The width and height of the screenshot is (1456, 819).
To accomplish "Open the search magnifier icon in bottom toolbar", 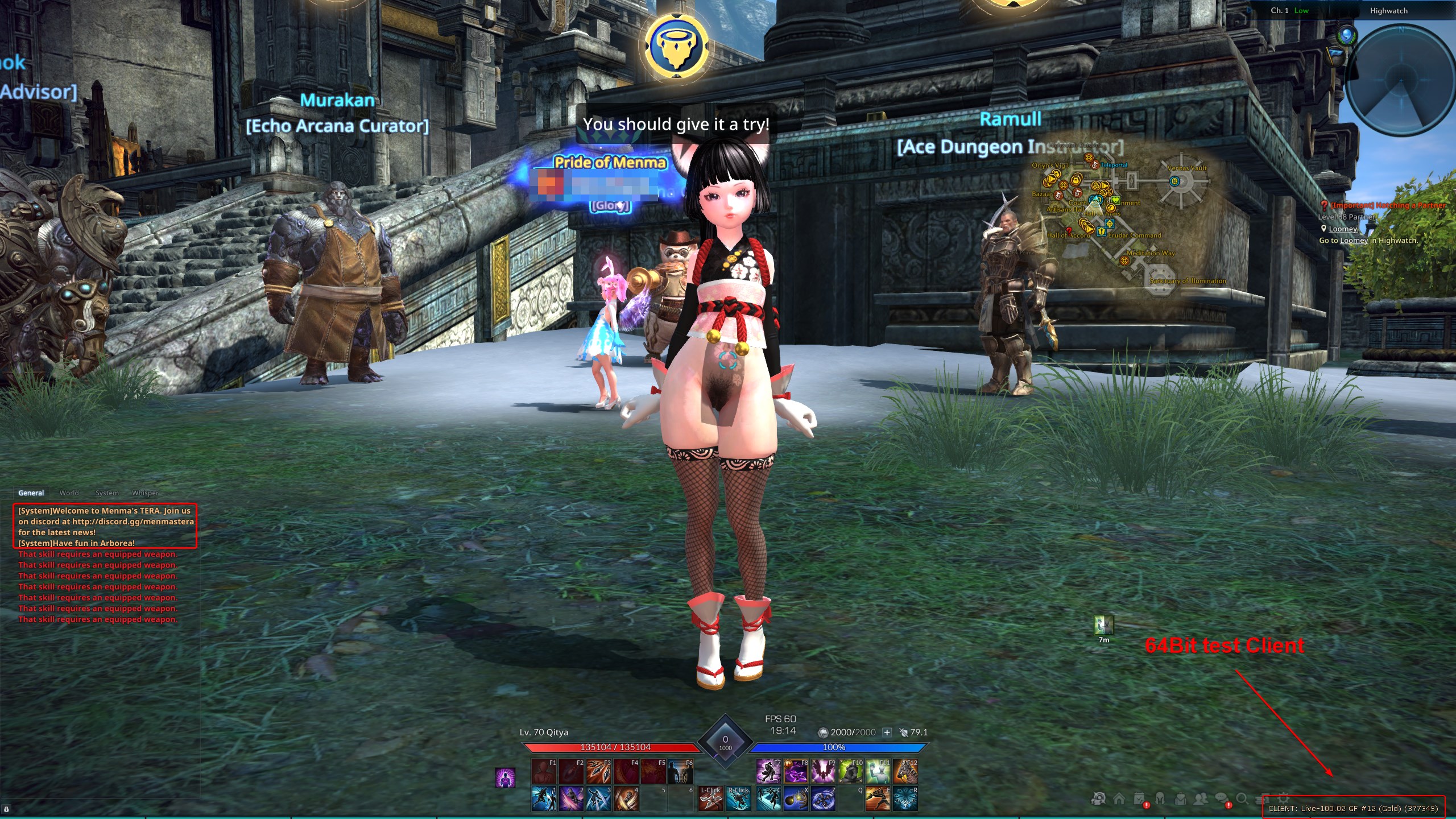I will (x=1242, y=799).
